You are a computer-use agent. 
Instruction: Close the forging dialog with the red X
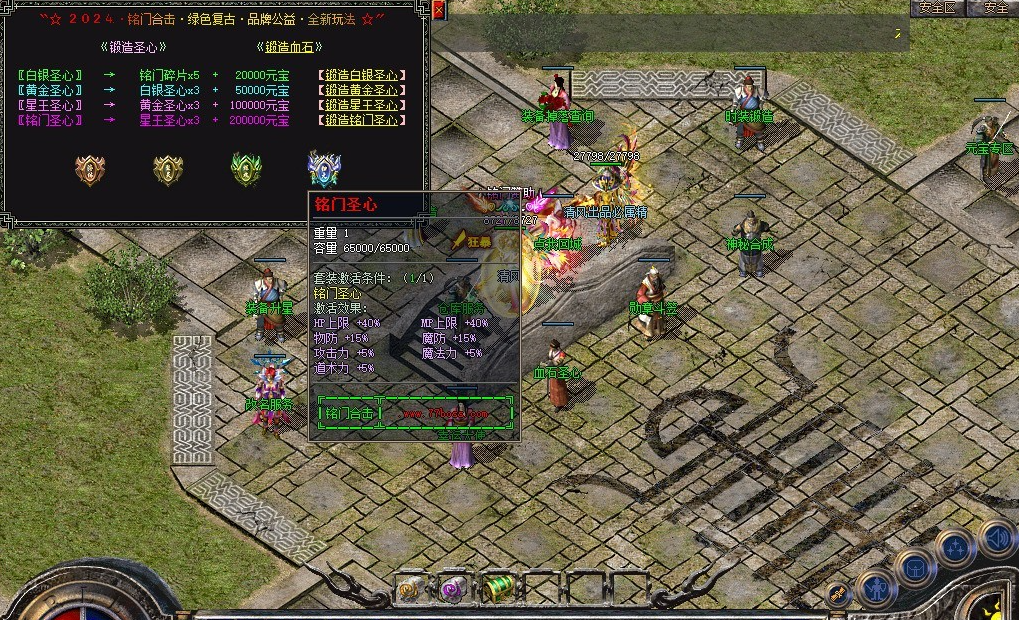[x=439, y=11]
